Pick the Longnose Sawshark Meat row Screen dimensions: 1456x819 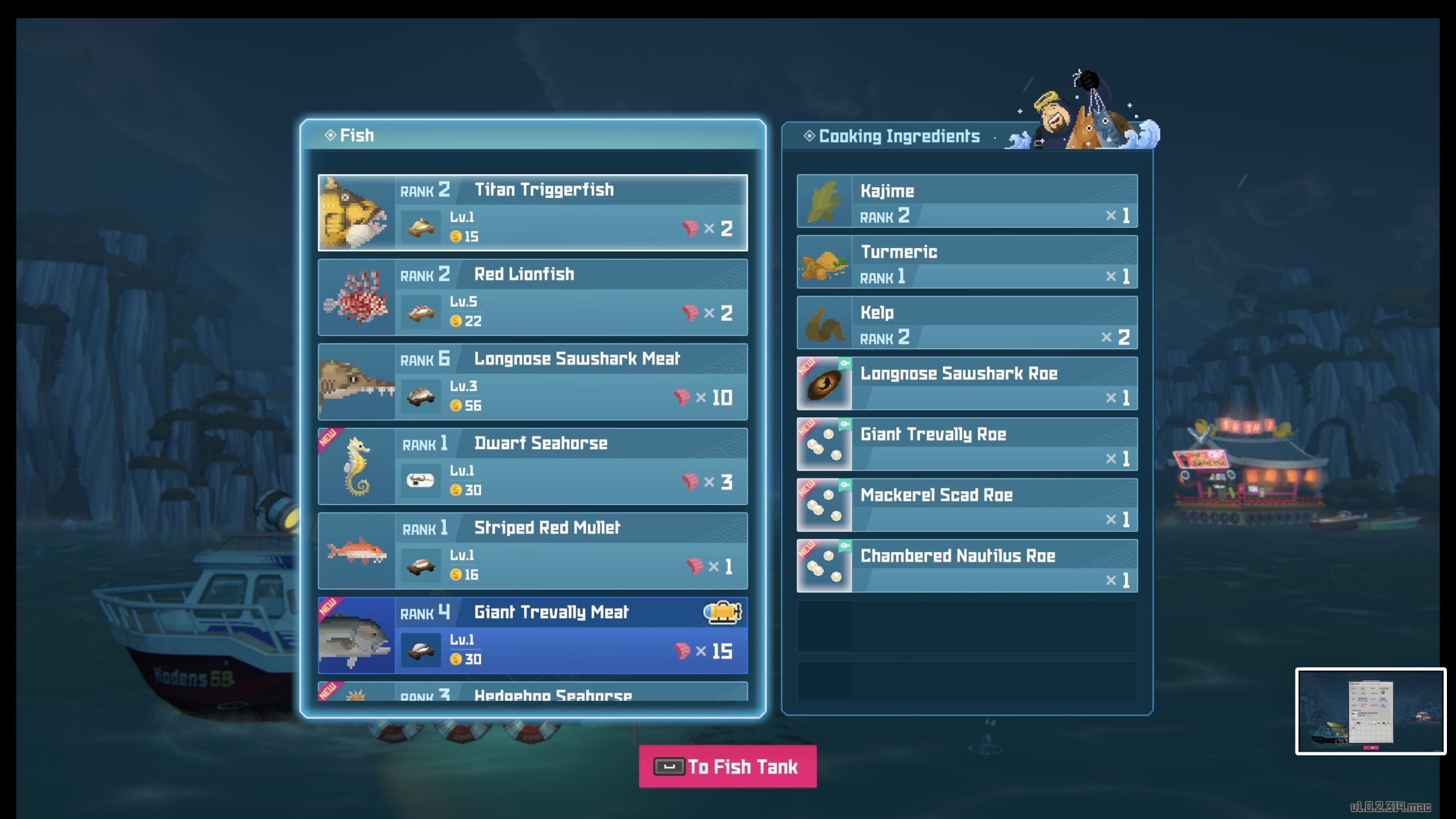[x=532, y=382]
